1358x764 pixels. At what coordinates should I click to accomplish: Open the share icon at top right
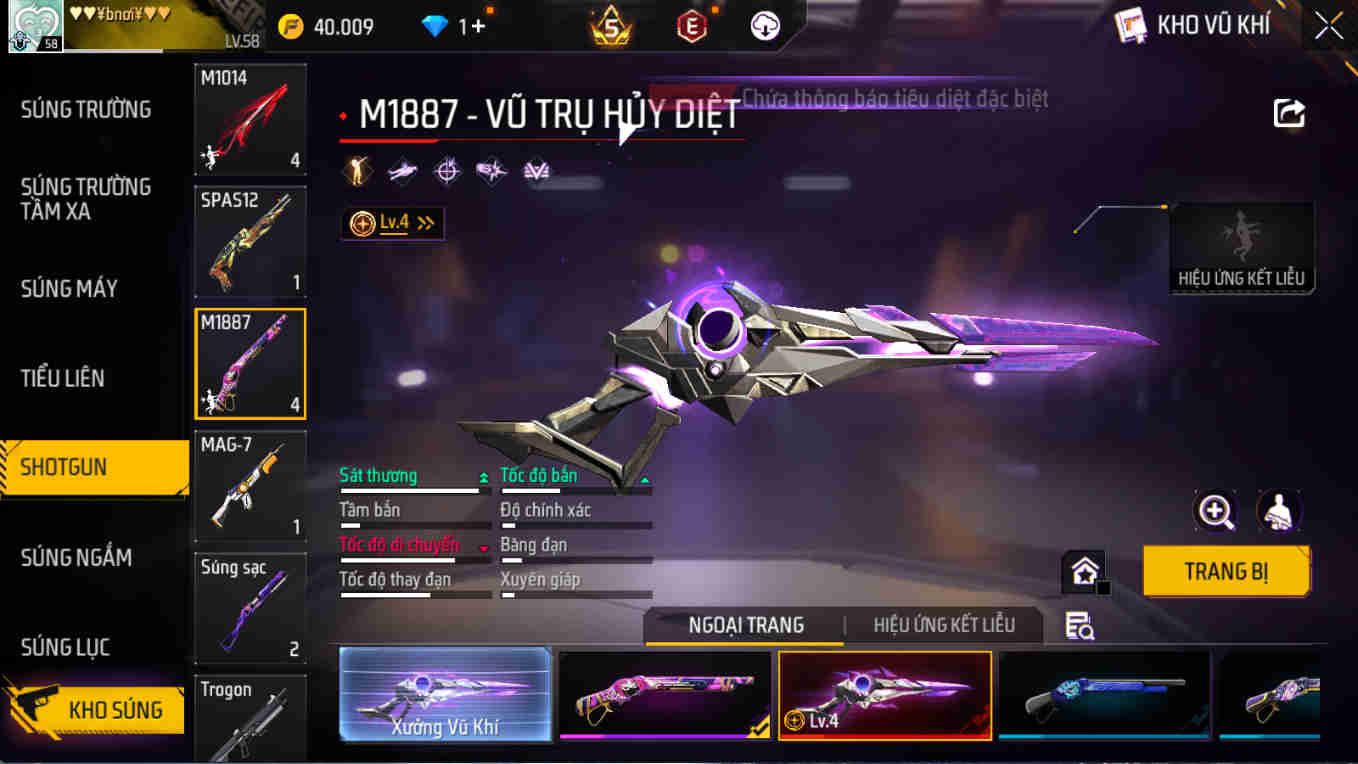pyautogui.click(x=1289, y=113)
